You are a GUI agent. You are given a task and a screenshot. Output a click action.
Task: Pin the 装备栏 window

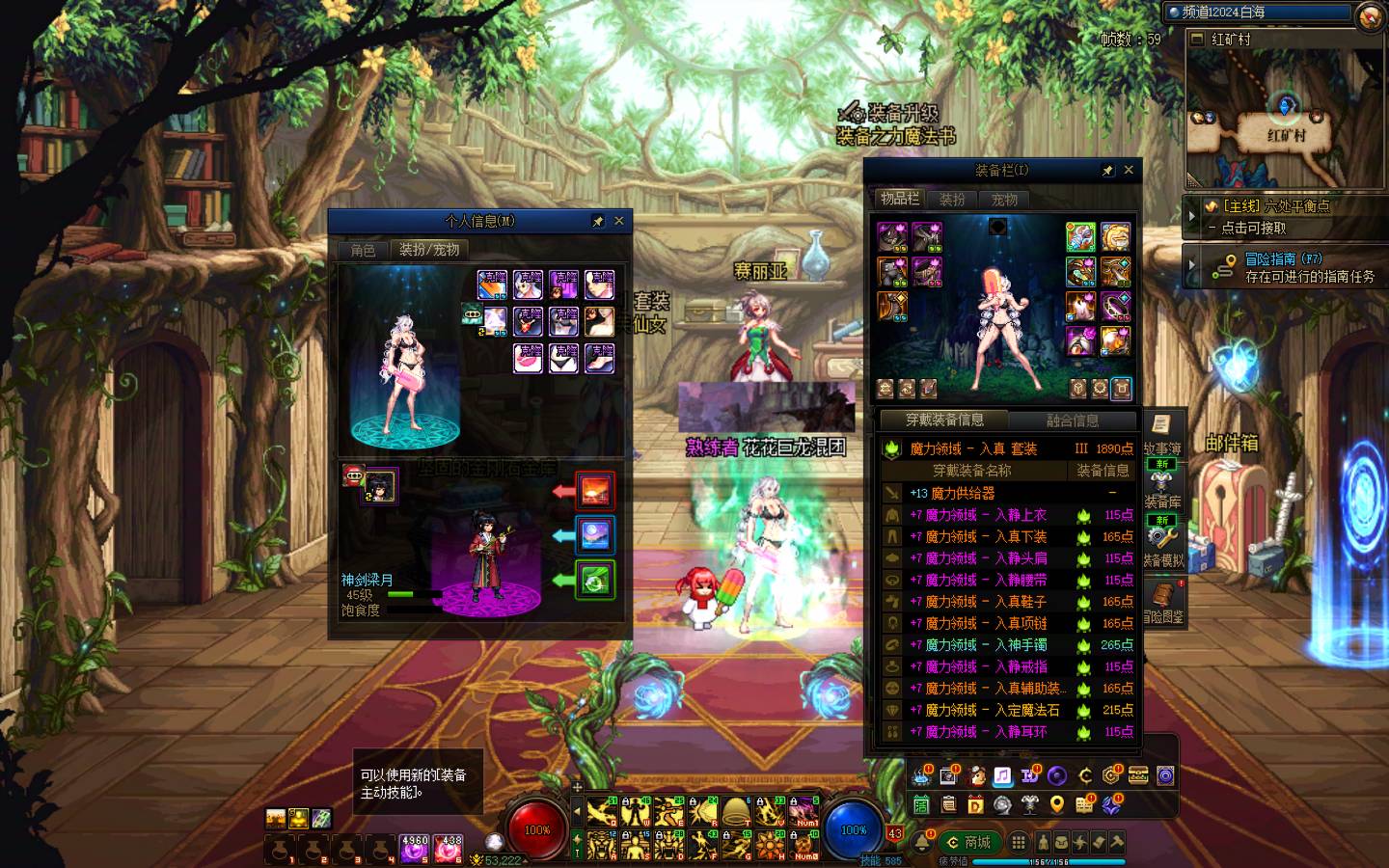1107,170
